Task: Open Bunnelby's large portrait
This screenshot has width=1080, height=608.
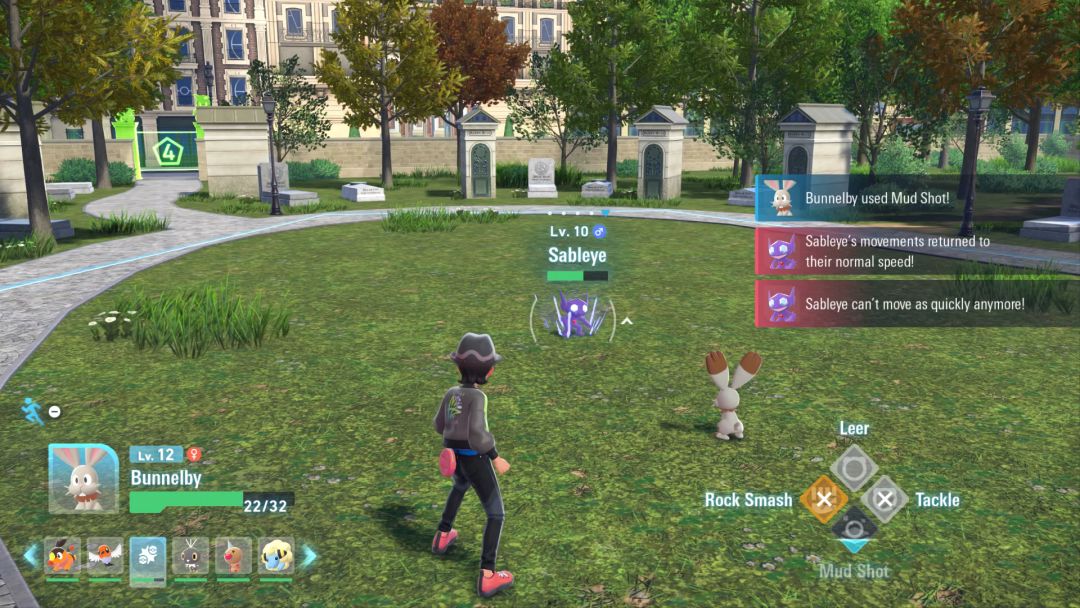Action: pyautogui.click(x=83, y=478)
